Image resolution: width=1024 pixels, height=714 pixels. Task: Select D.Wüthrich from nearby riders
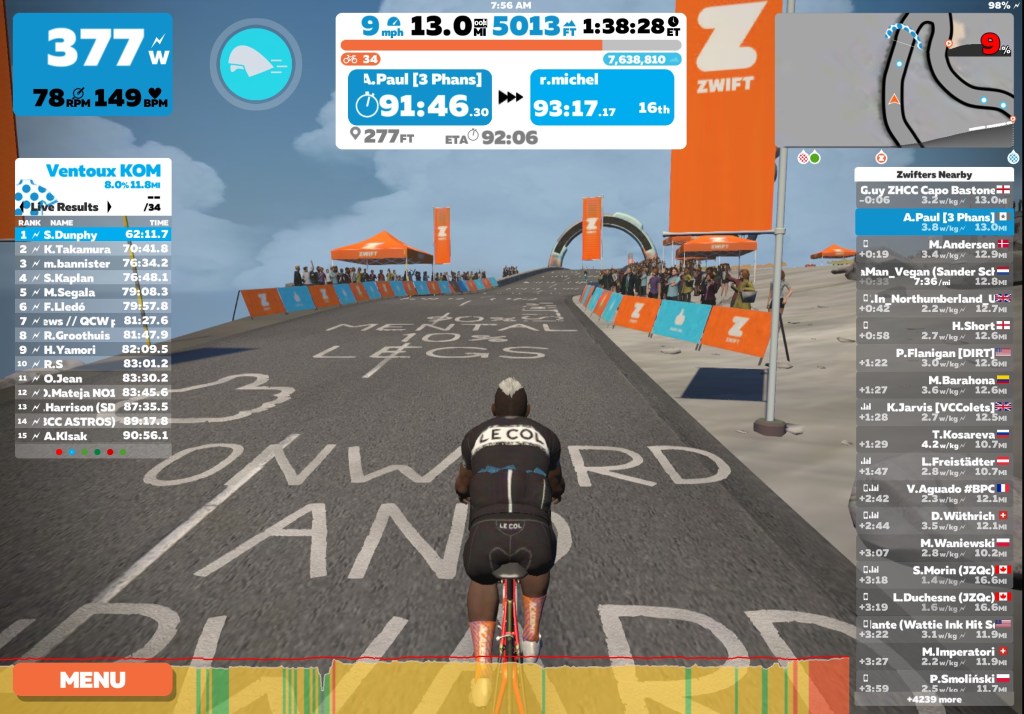tap(934, 521)
